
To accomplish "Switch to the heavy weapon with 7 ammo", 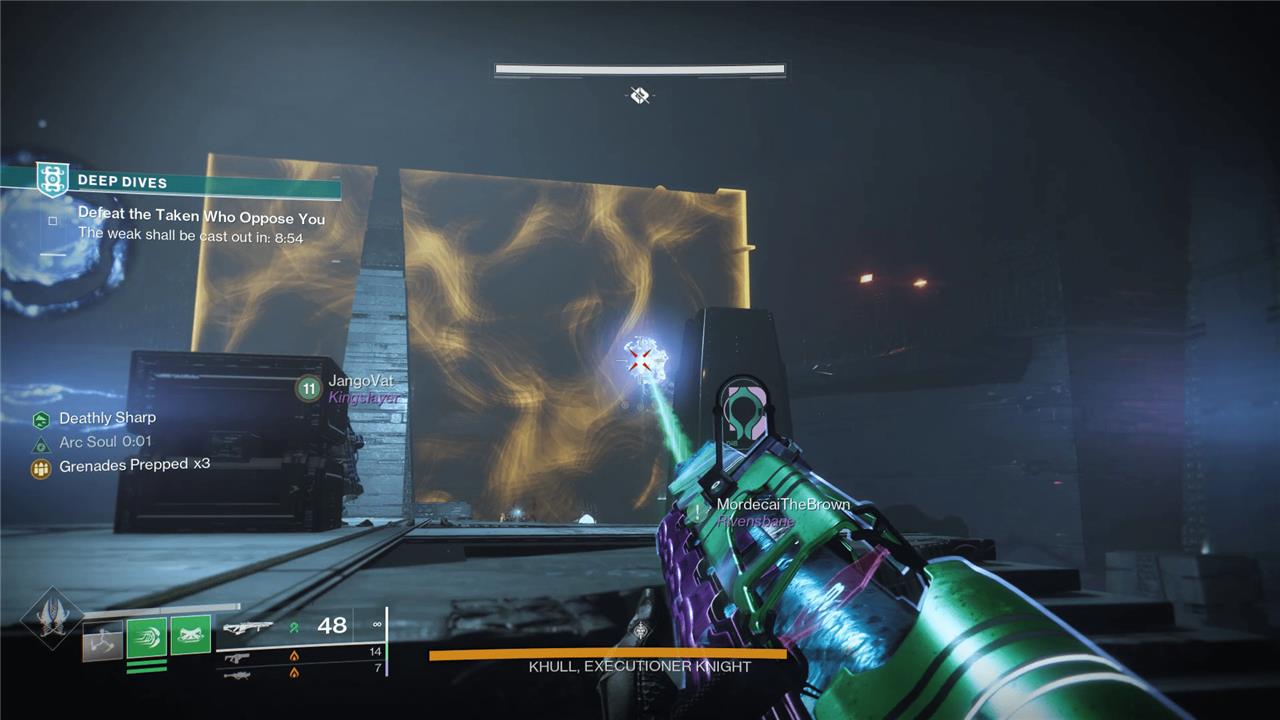I will (x=237, y=674).
